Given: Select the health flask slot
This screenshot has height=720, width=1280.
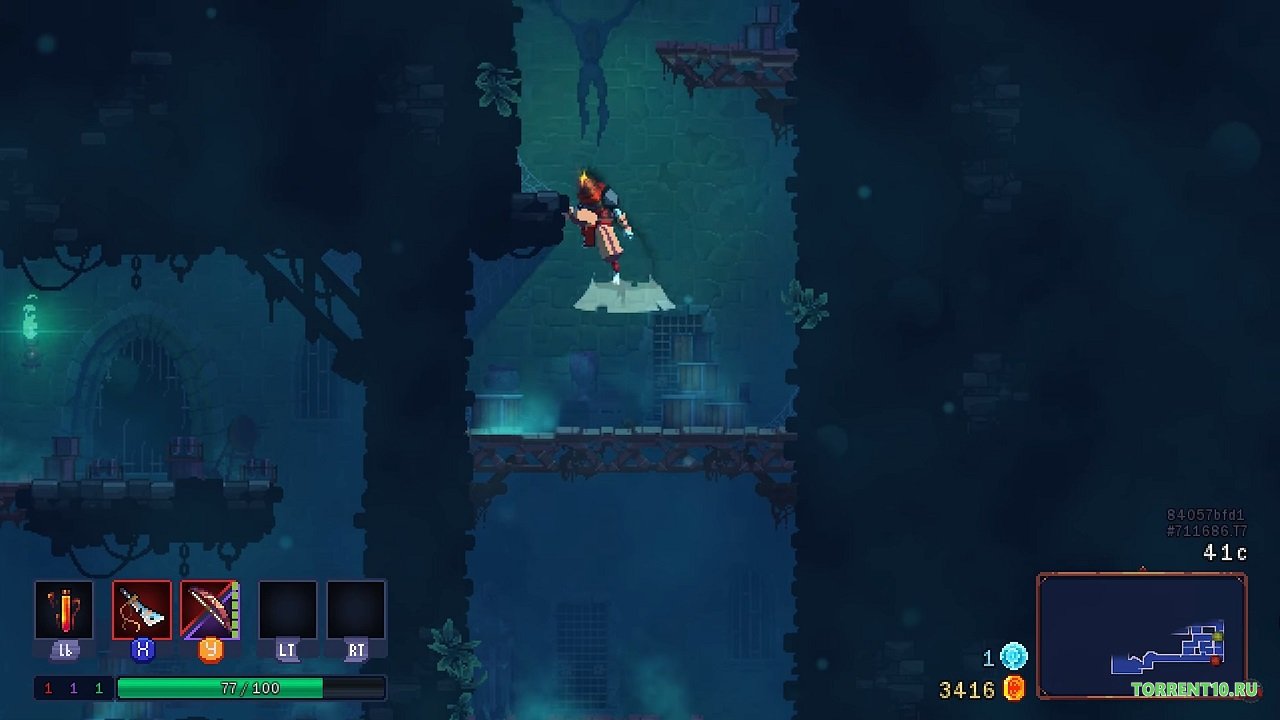Looking at the screenshot, I should coord(64,610).
